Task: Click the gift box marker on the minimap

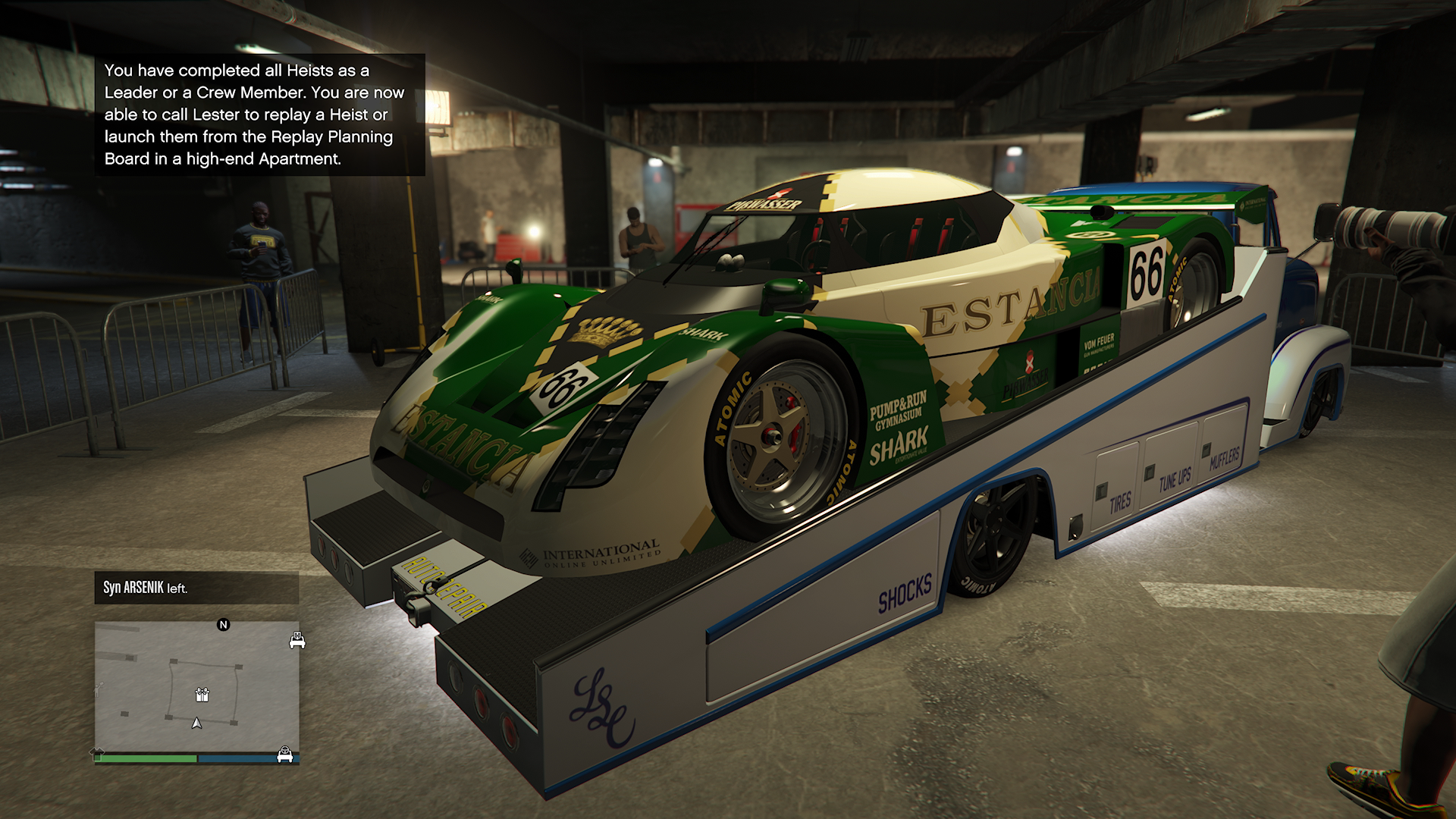Action: (x=202, y=694)
